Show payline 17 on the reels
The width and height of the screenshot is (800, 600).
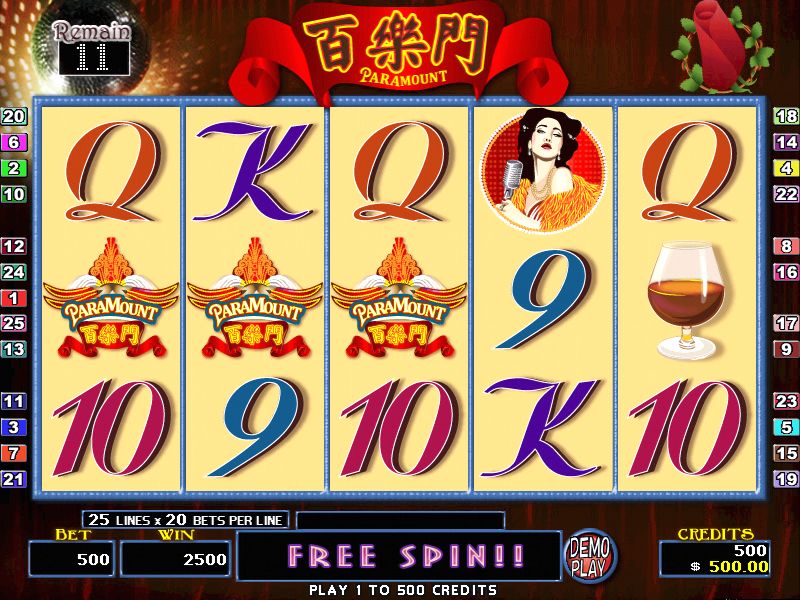786,323
